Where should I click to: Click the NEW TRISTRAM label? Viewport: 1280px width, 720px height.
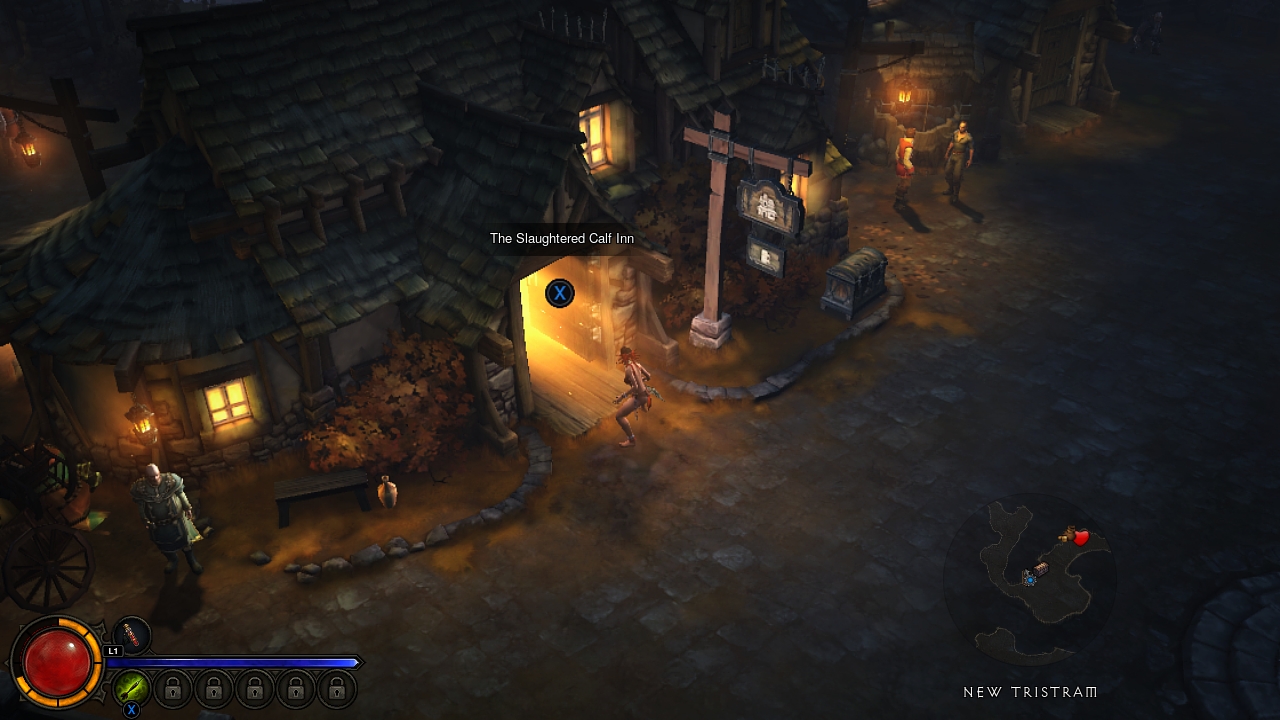1028,691
